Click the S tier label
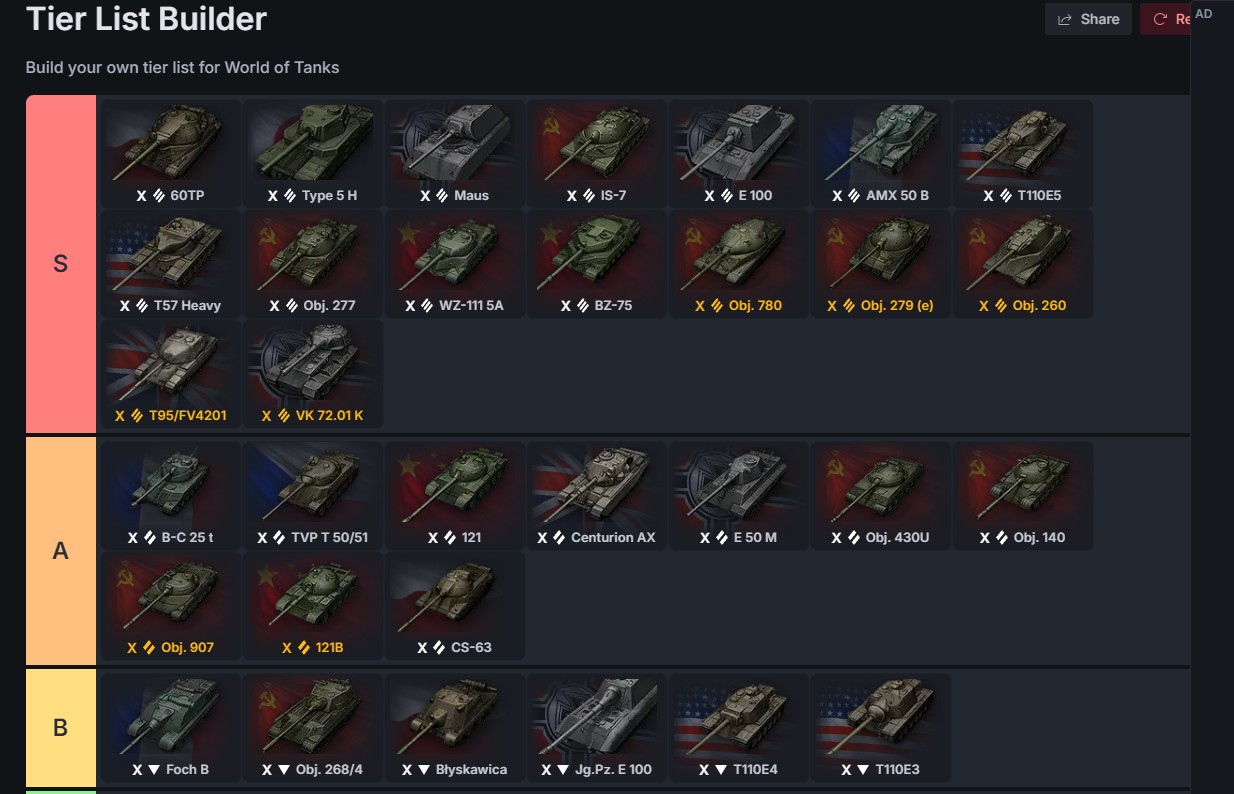This screenshot has height=794, width=1234. click(60, 265)
